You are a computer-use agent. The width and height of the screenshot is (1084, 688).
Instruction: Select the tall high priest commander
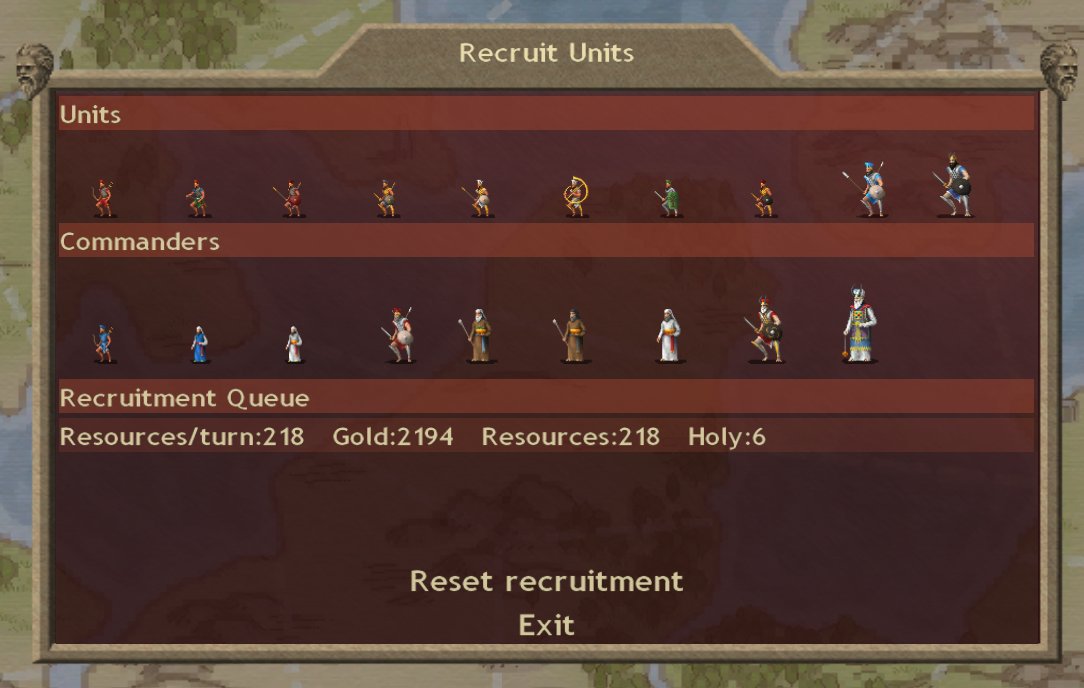[x=859, y=325]
